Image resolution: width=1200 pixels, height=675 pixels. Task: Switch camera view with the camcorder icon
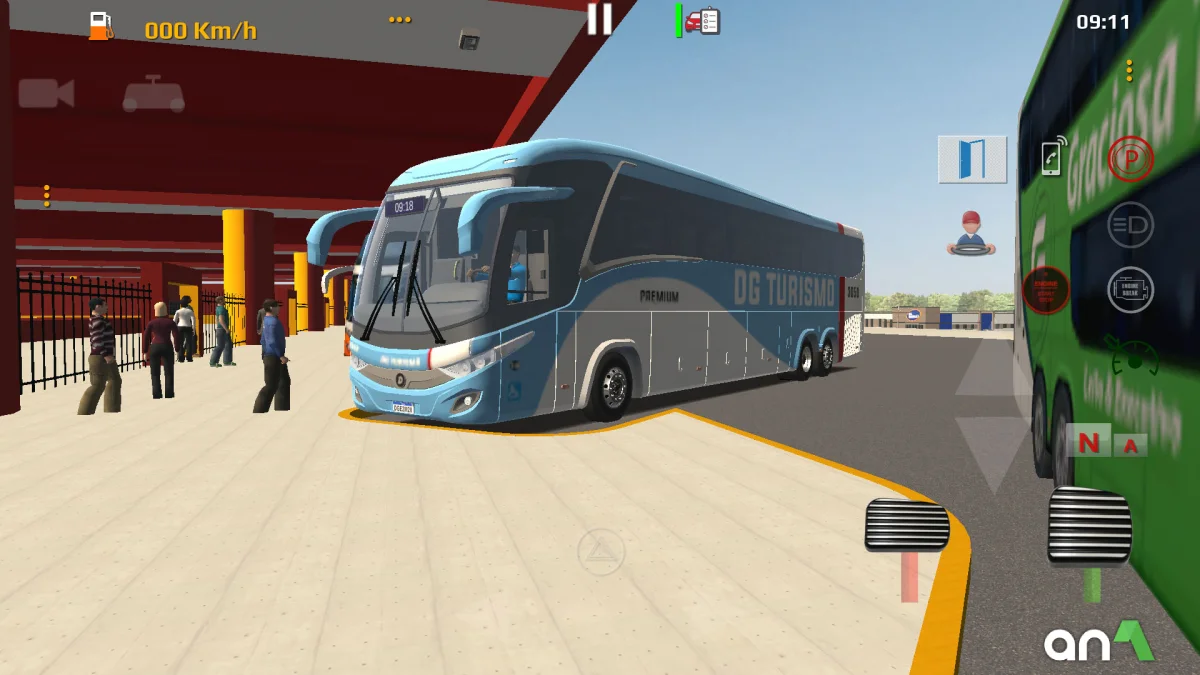click(x=46, y=94)
